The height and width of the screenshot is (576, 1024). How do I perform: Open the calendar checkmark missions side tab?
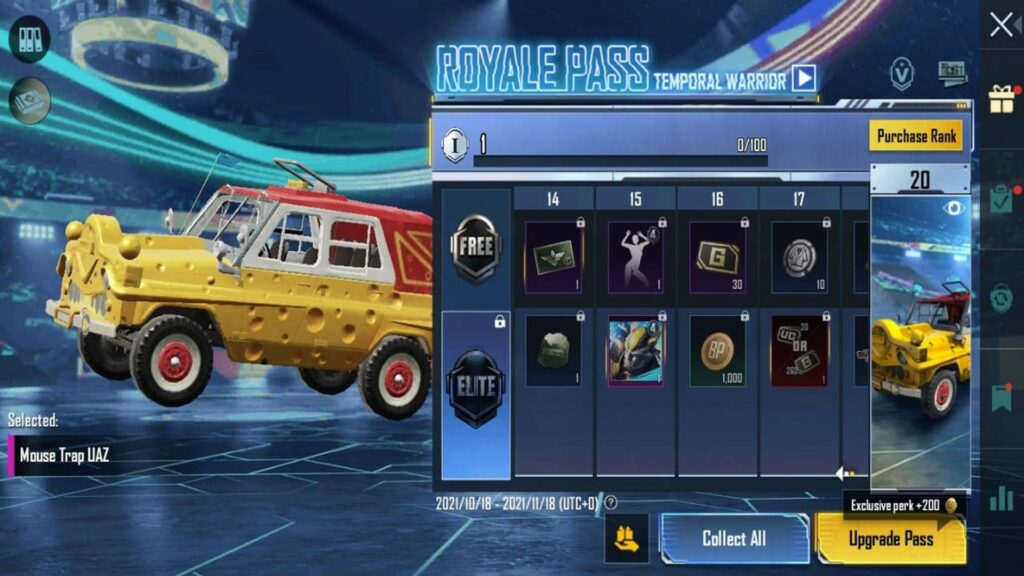[x=1001, y=198]
